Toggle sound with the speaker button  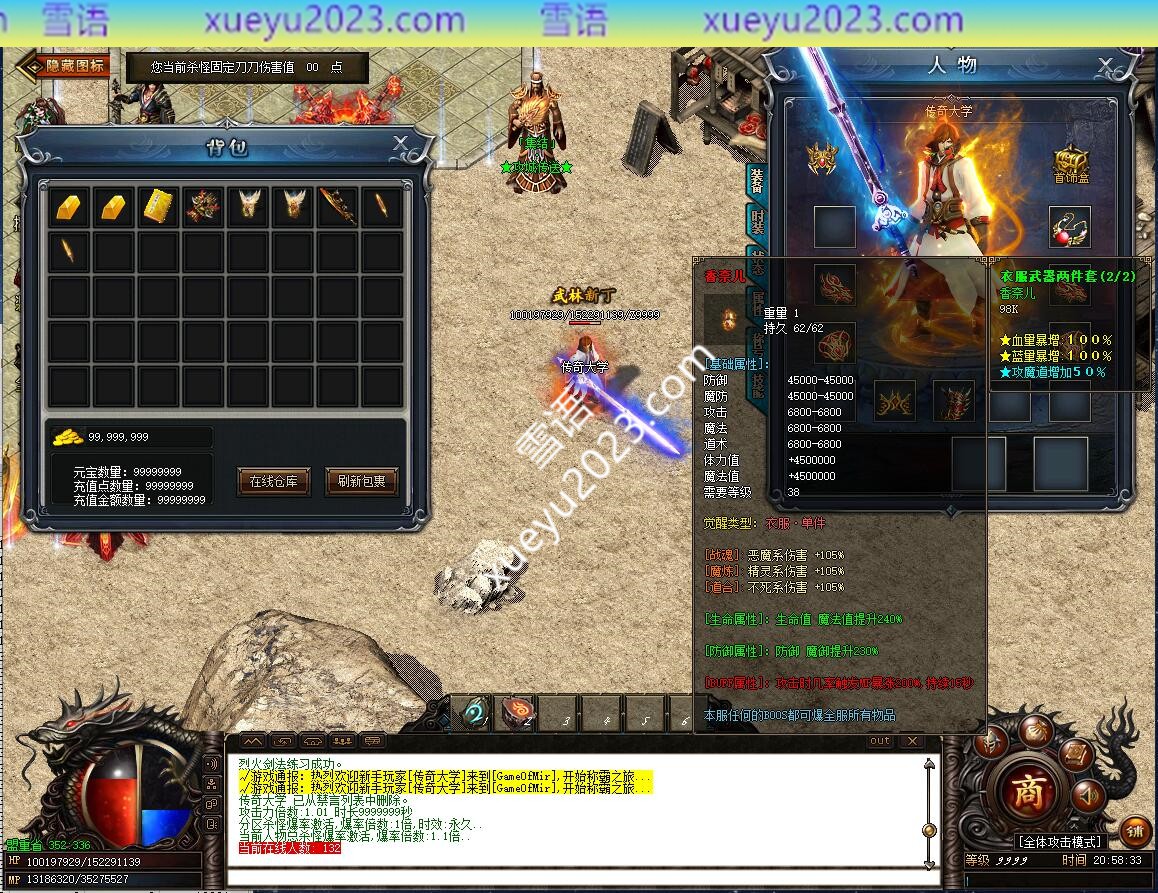(1089, 796)
